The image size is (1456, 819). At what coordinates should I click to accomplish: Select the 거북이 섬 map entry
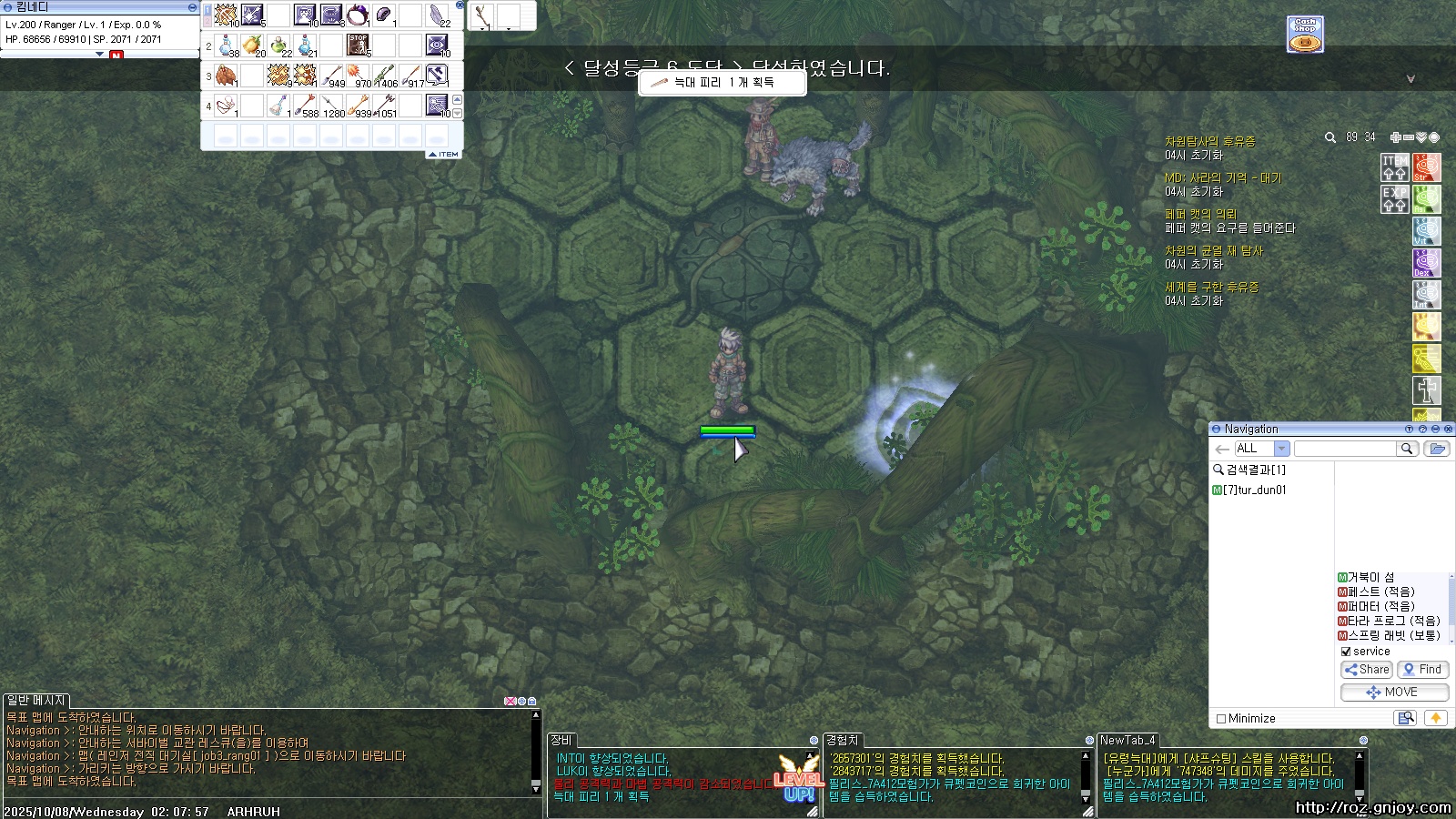1370,578
